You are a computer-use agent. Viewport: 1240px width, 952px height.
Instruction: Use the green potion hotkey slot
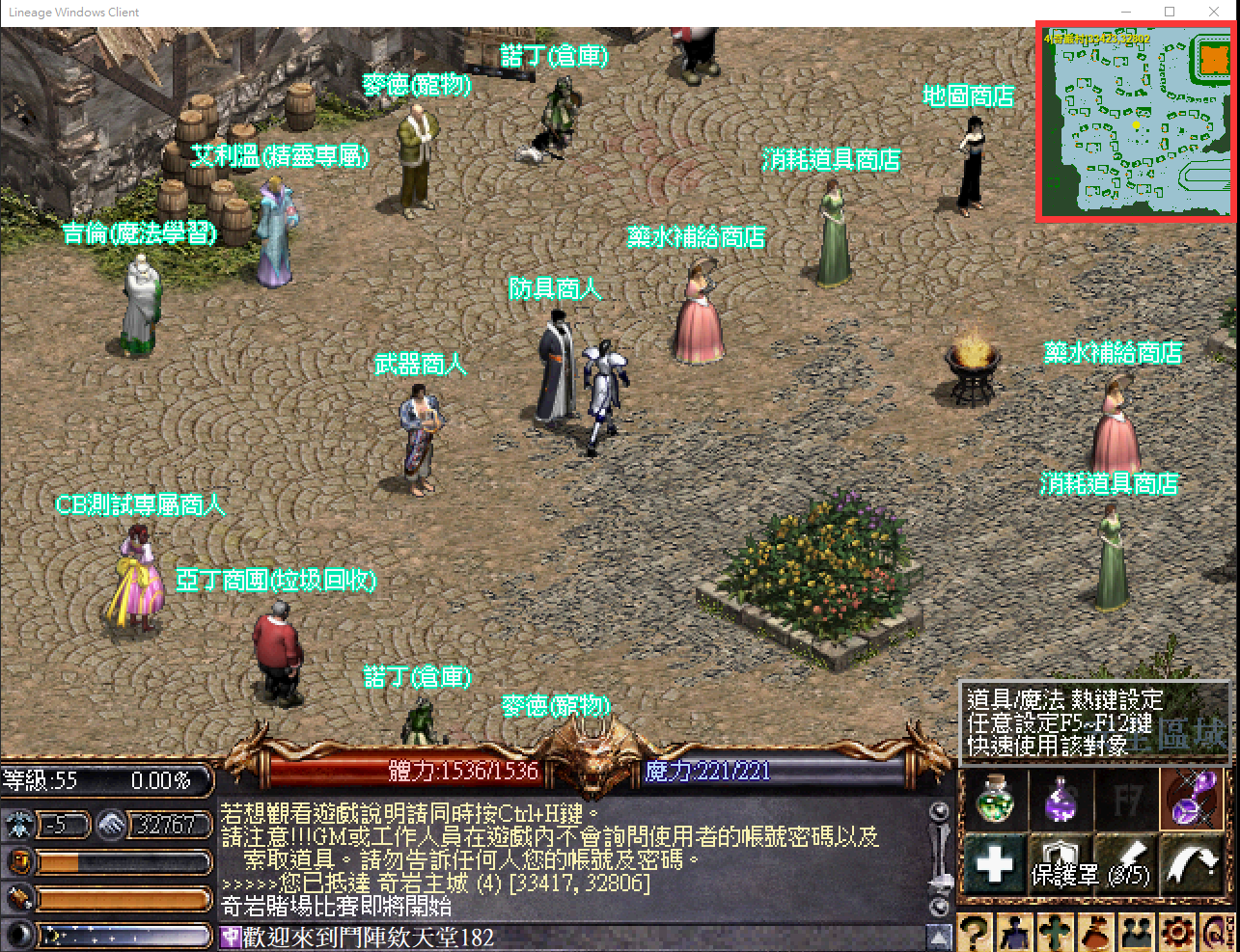coord(994,798)
